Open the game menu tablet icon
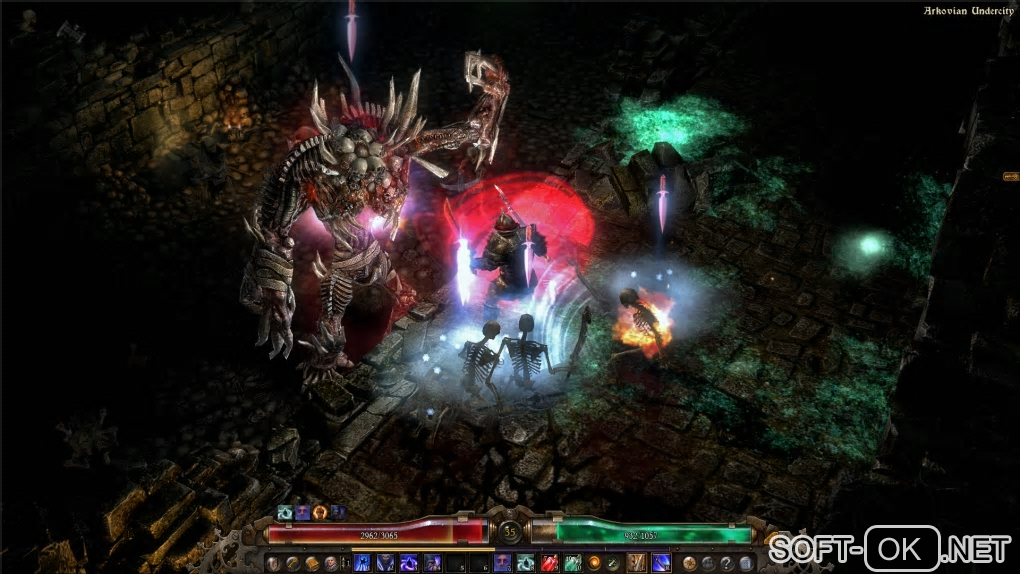 [x=745, y=563]
